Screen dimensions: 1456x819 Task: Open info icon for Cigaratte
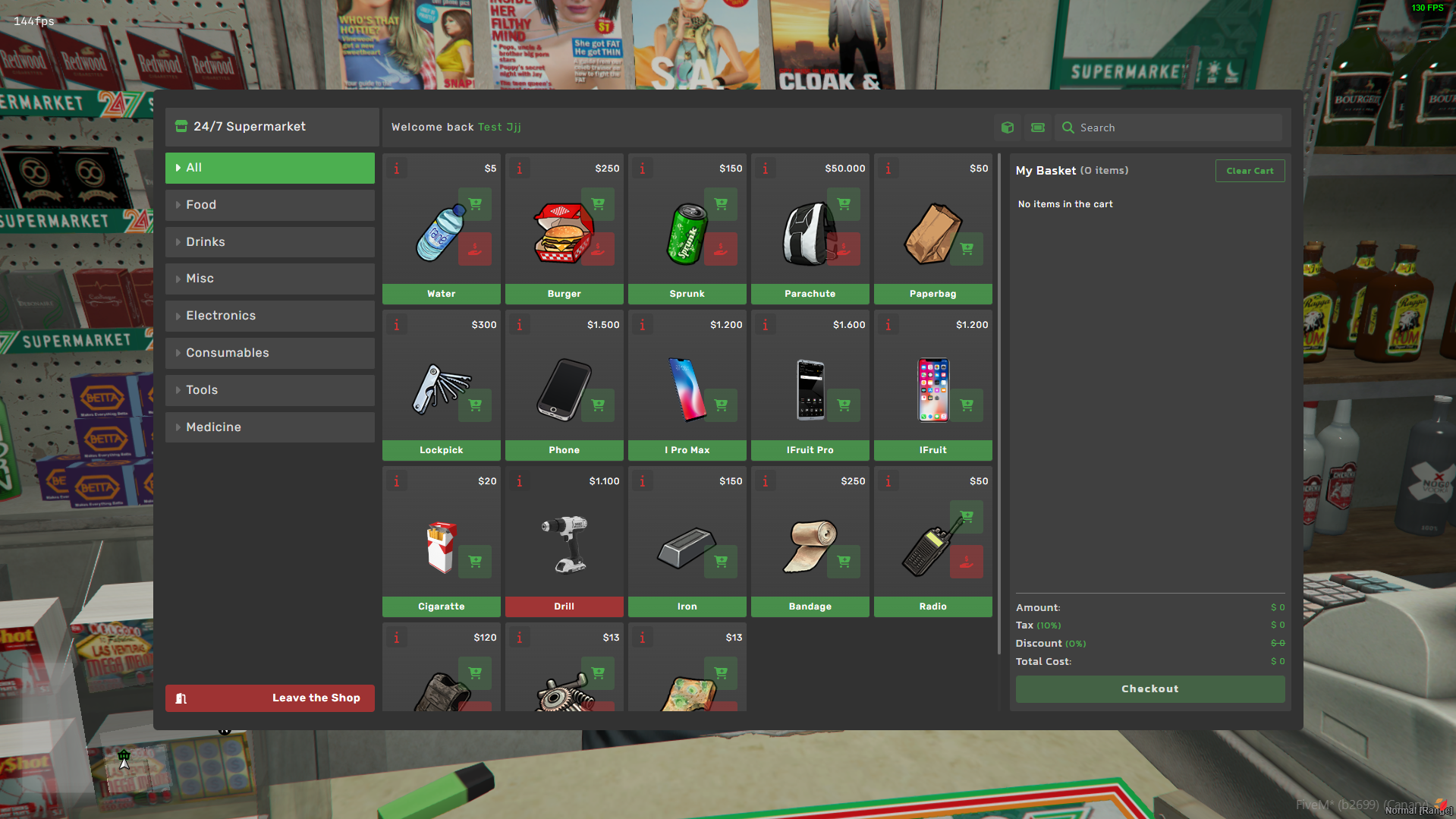(x=396, y=480)
